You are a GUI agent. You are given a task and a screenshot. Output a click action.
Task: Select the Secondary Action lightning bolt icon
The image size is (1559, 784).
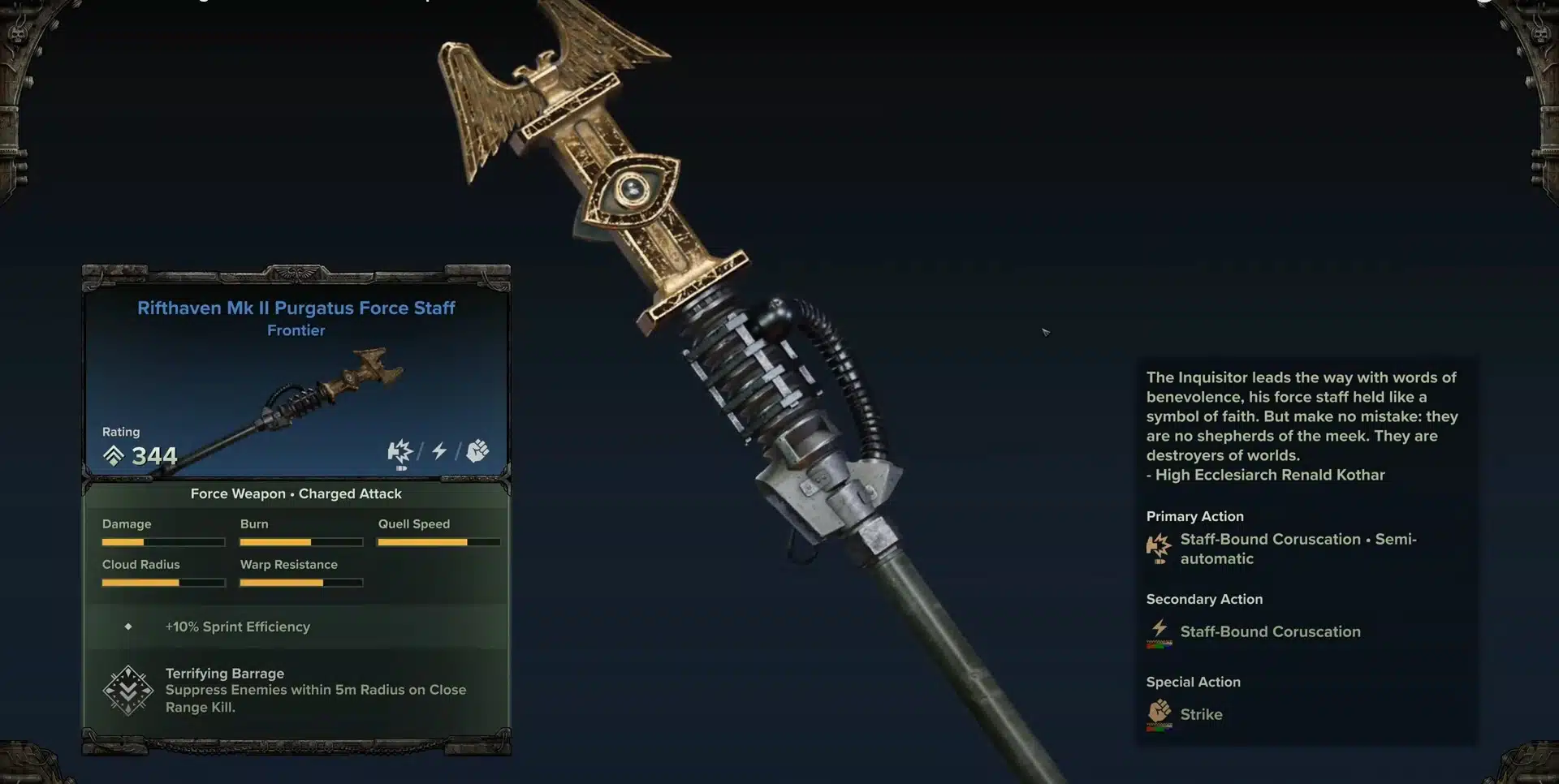tap(1160, 631)
